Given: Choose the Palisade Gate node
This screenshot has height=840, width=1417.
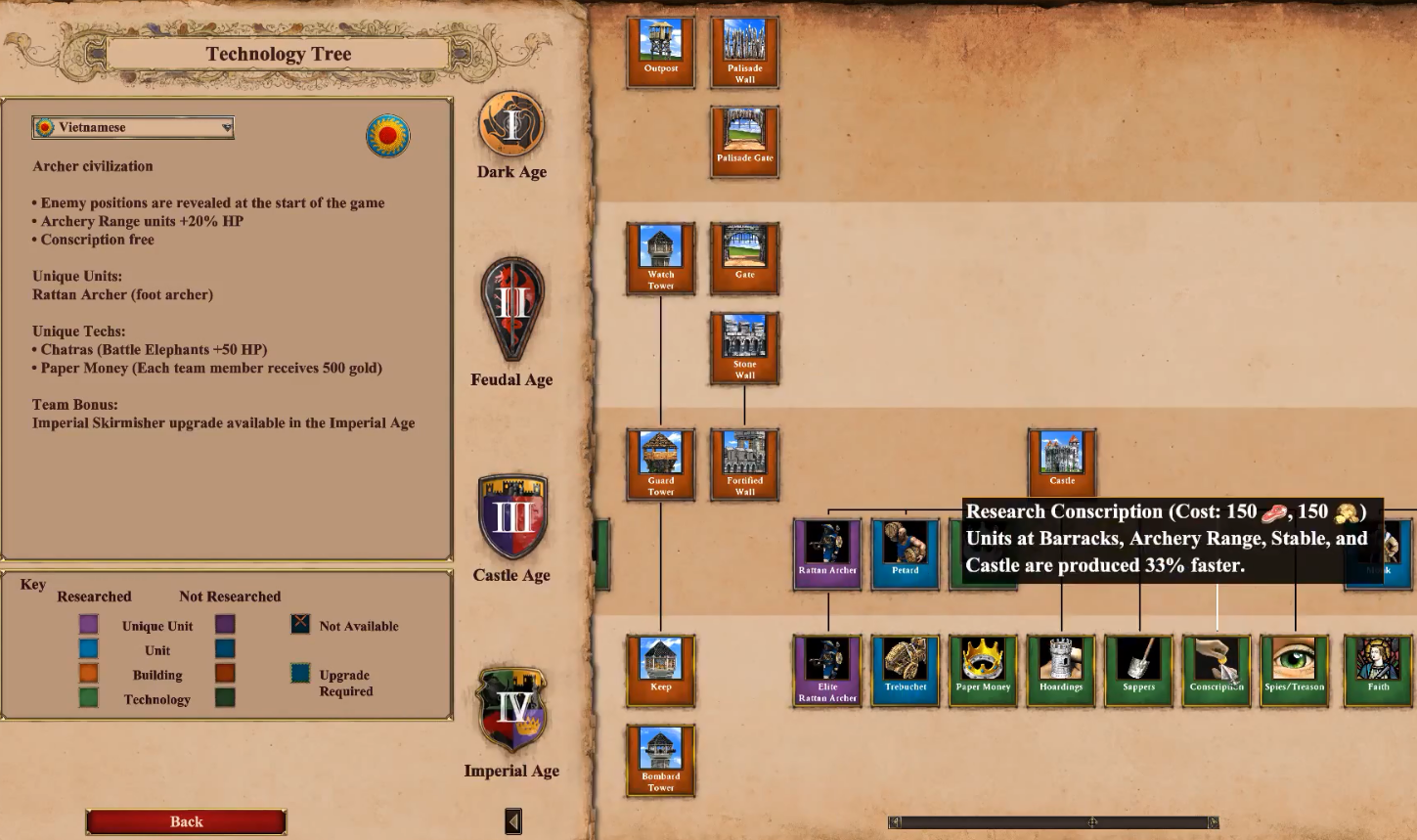Looking at the screenshot, I should point(744,142).
